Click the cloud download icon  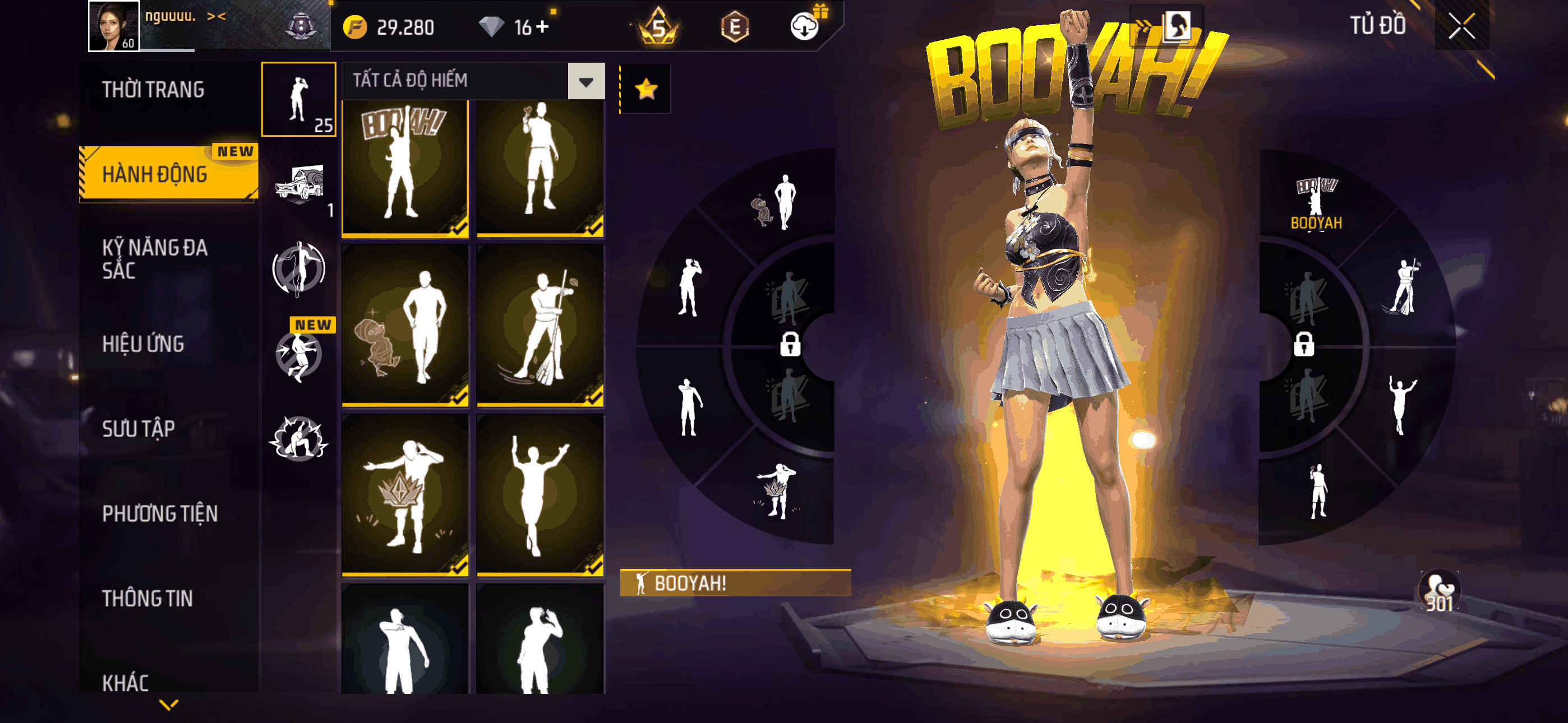(804, 27)
